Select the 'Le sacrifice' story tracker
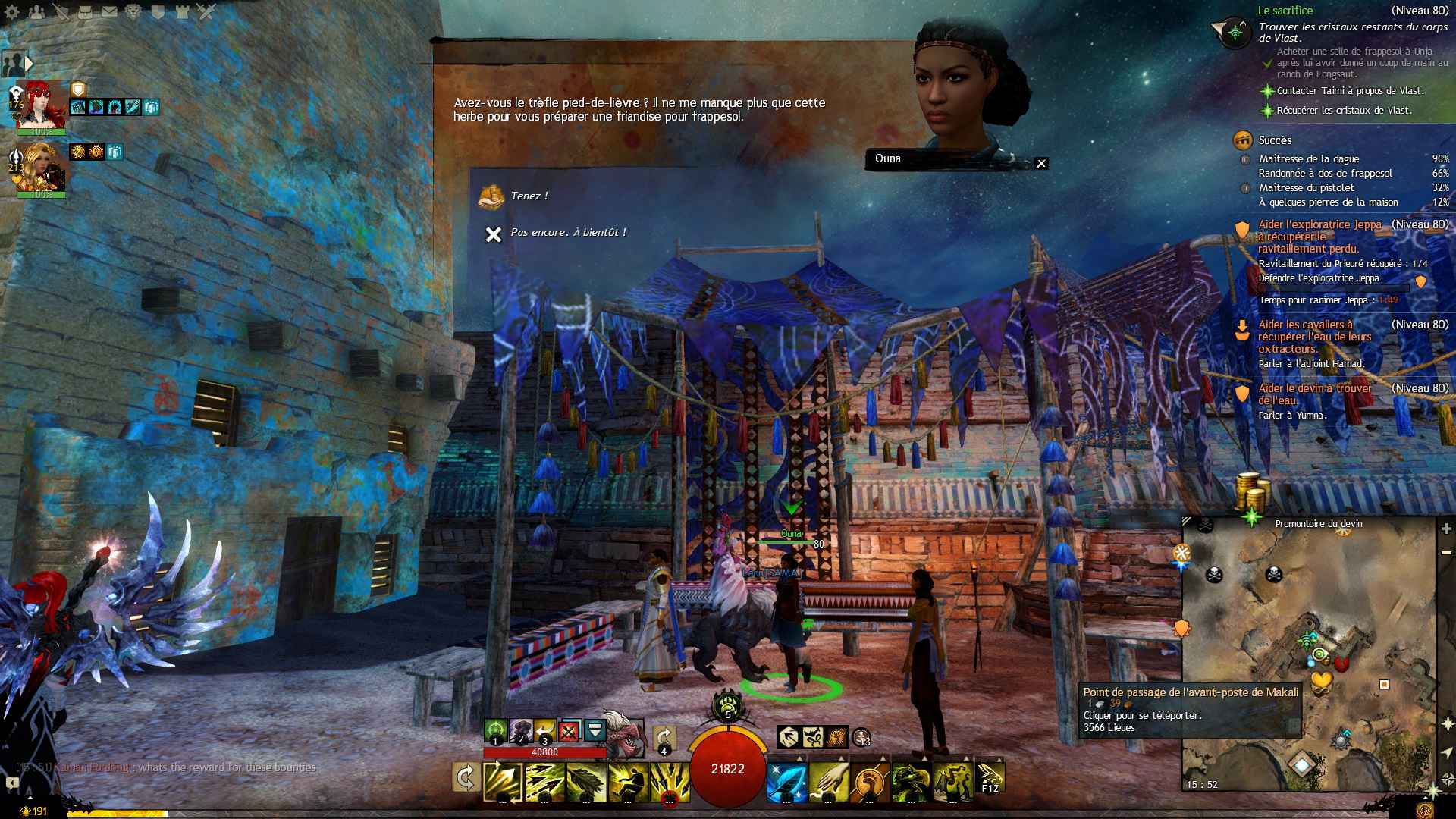The height and width of the screenshot is (819, 1456). coord(1285,11)
